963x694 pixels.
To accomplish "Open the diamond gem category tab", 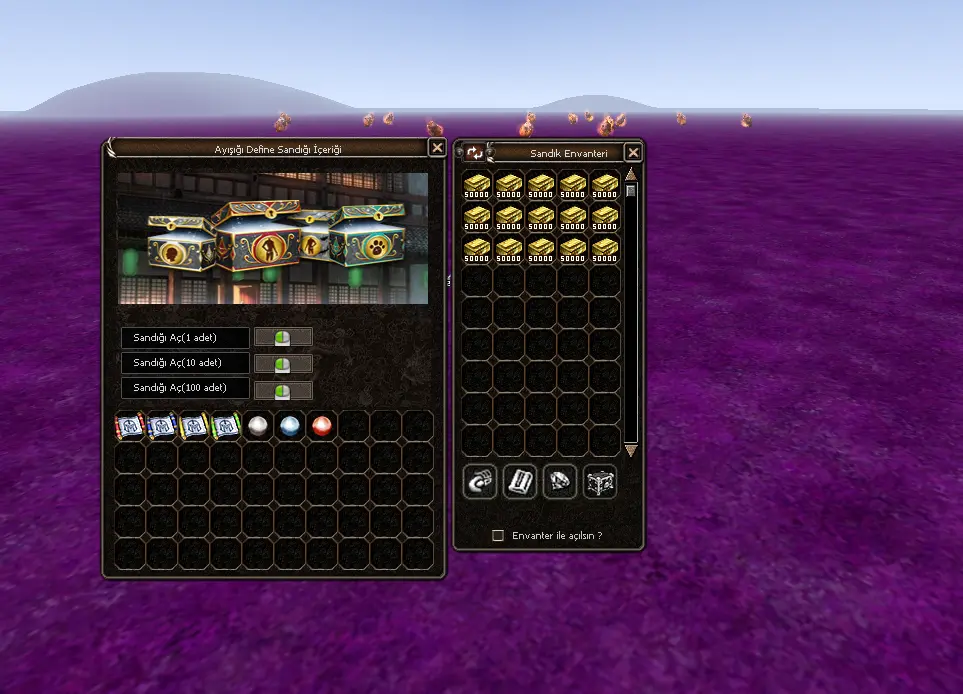I will pos(560,482).
